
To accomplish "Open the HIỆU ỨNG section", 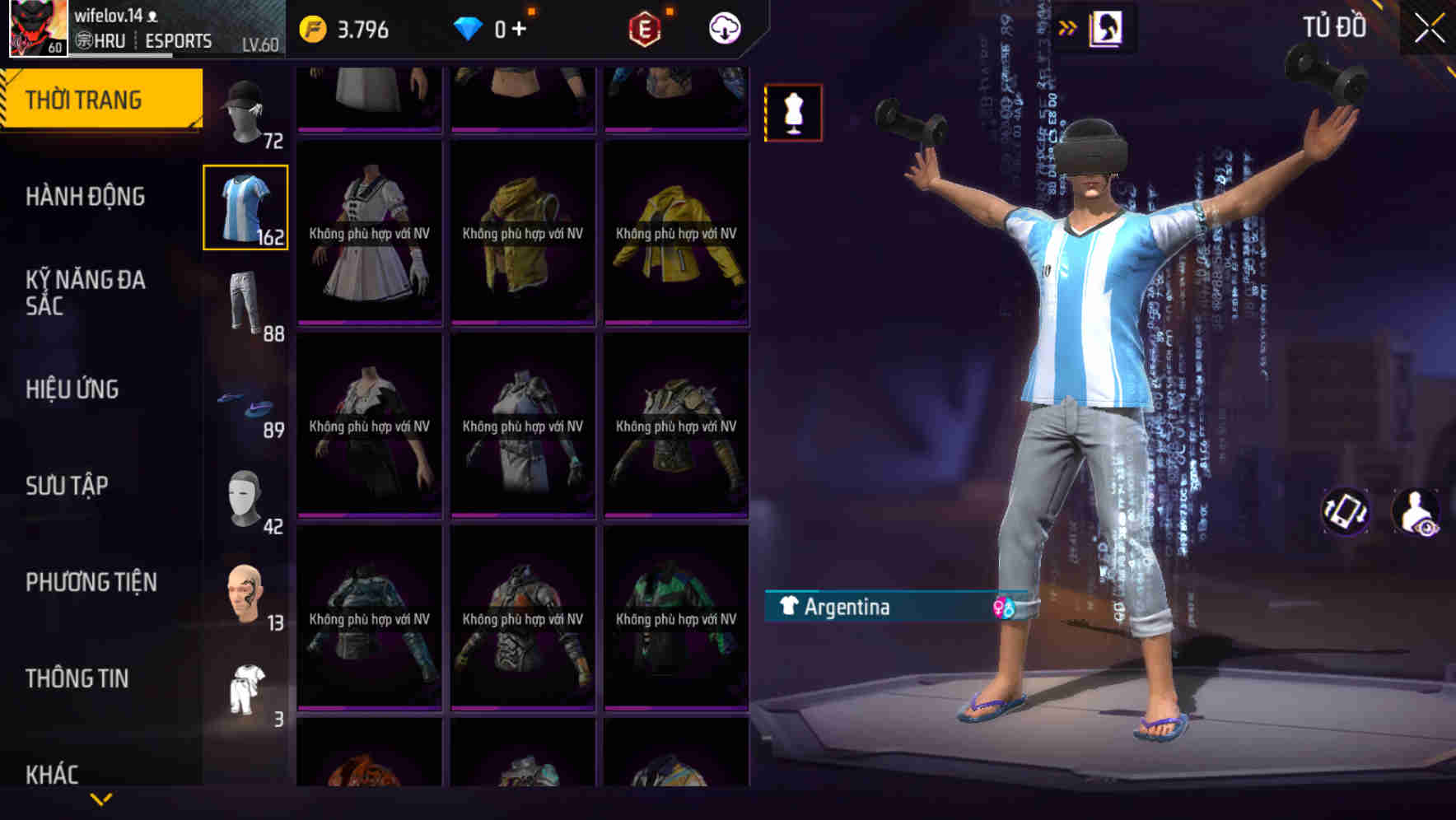I will (x=74, y=389).
